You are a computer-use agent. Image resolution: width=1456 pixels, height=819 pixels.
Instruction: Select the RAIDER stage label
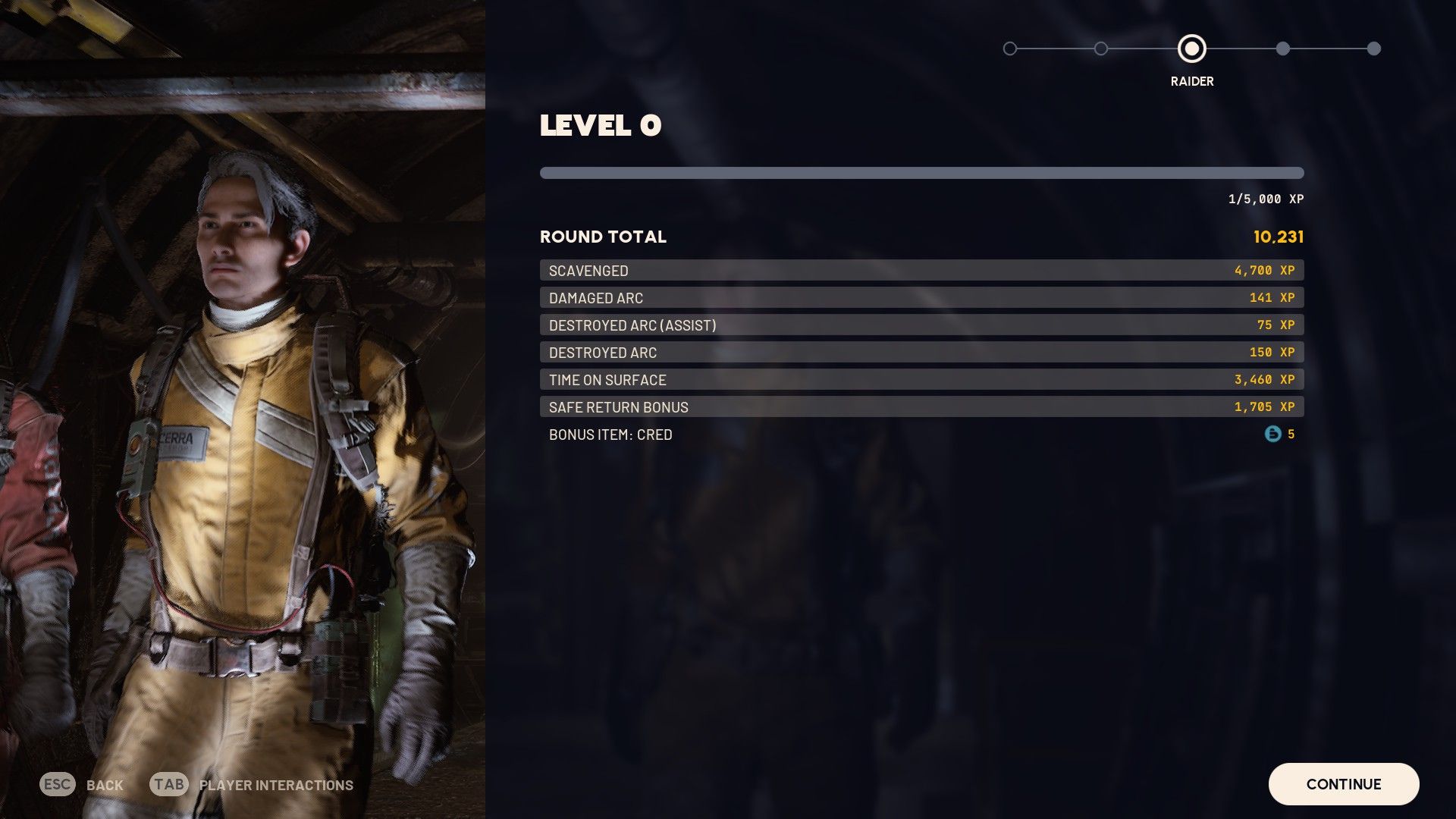tap(1191, 80)
